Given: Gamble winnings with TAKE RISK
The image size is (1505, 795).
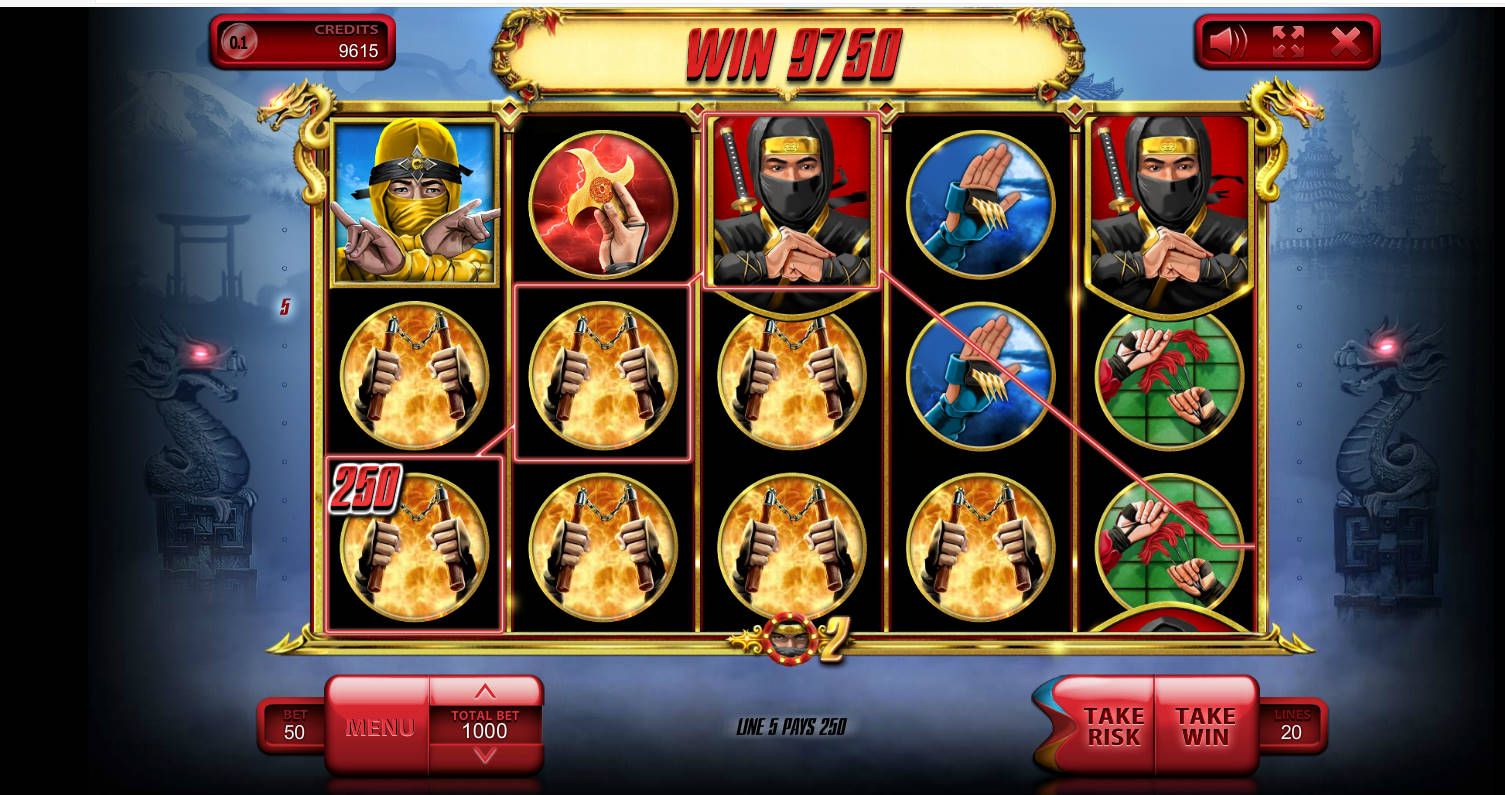Looking at the screenshot, I should [x=1111, y=727].
